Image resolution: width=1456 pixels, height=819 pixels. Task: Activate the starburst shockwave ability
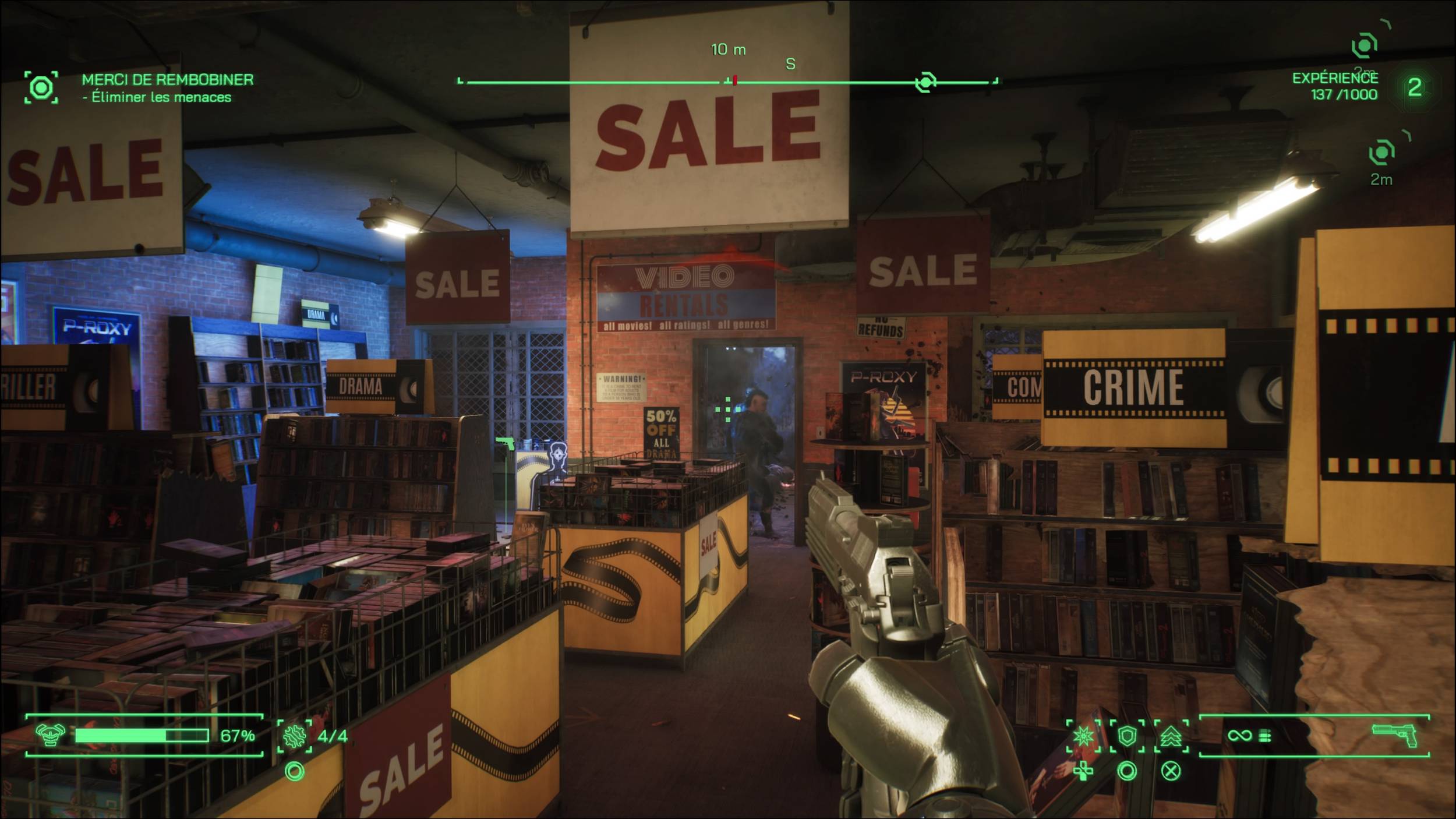pyautogui.click(x=1084, y=736)
